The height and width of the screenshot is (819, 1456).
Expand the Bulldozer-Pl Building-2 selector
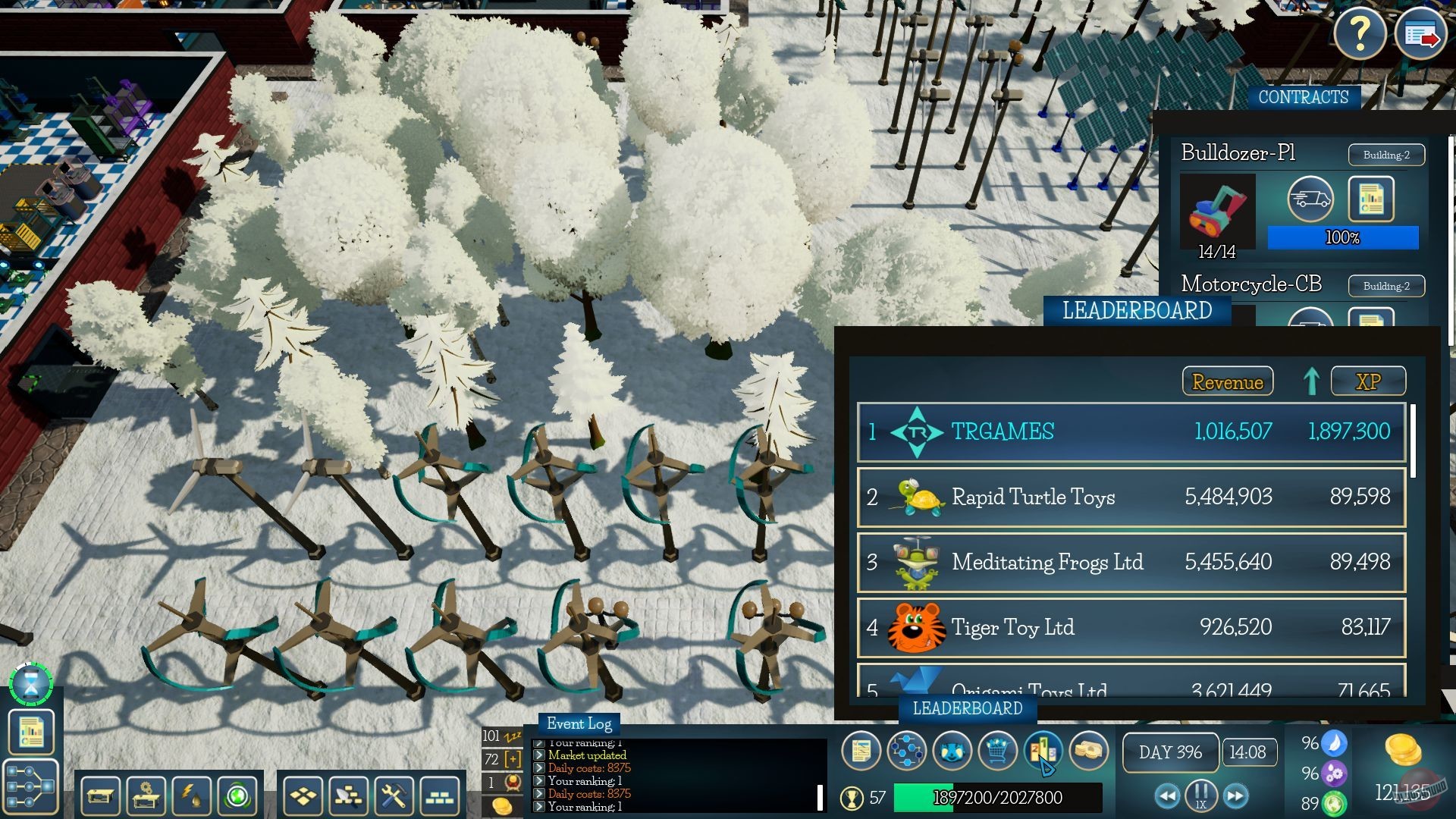(x=1385, y=154)
